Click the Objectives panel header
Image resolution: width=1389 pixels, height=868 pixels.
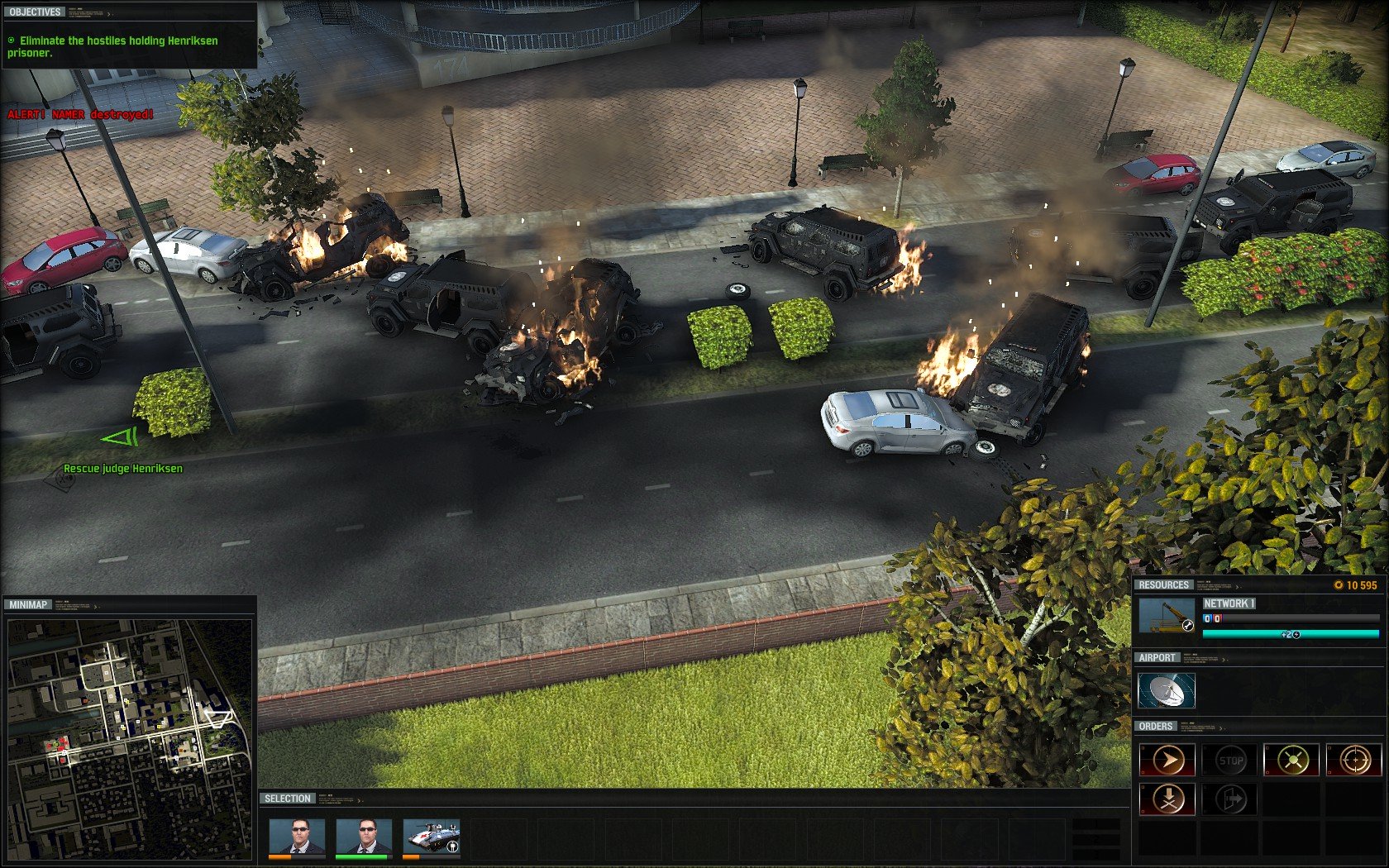coord(36,12)
